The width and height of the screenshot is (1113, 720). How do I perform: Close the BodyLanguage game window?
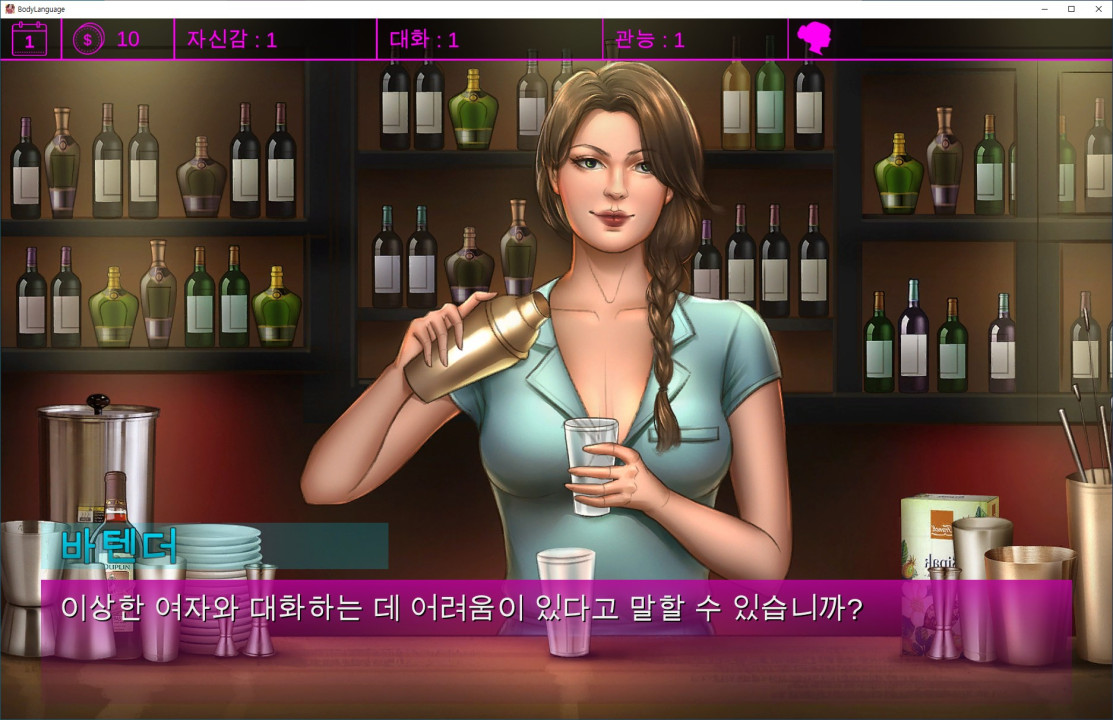pos(1098,9)
